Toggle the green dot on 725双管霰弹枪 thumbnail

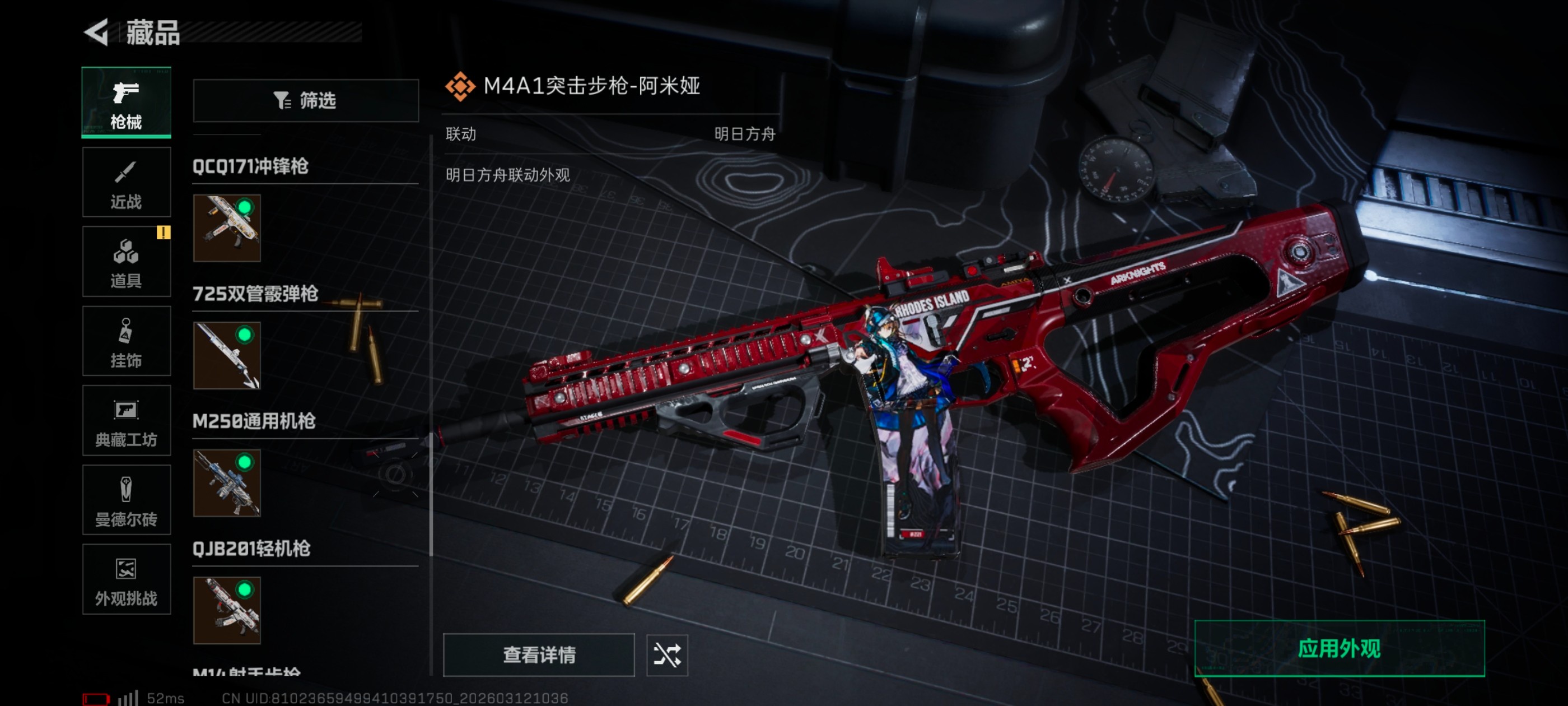click(x=246, y=336)
